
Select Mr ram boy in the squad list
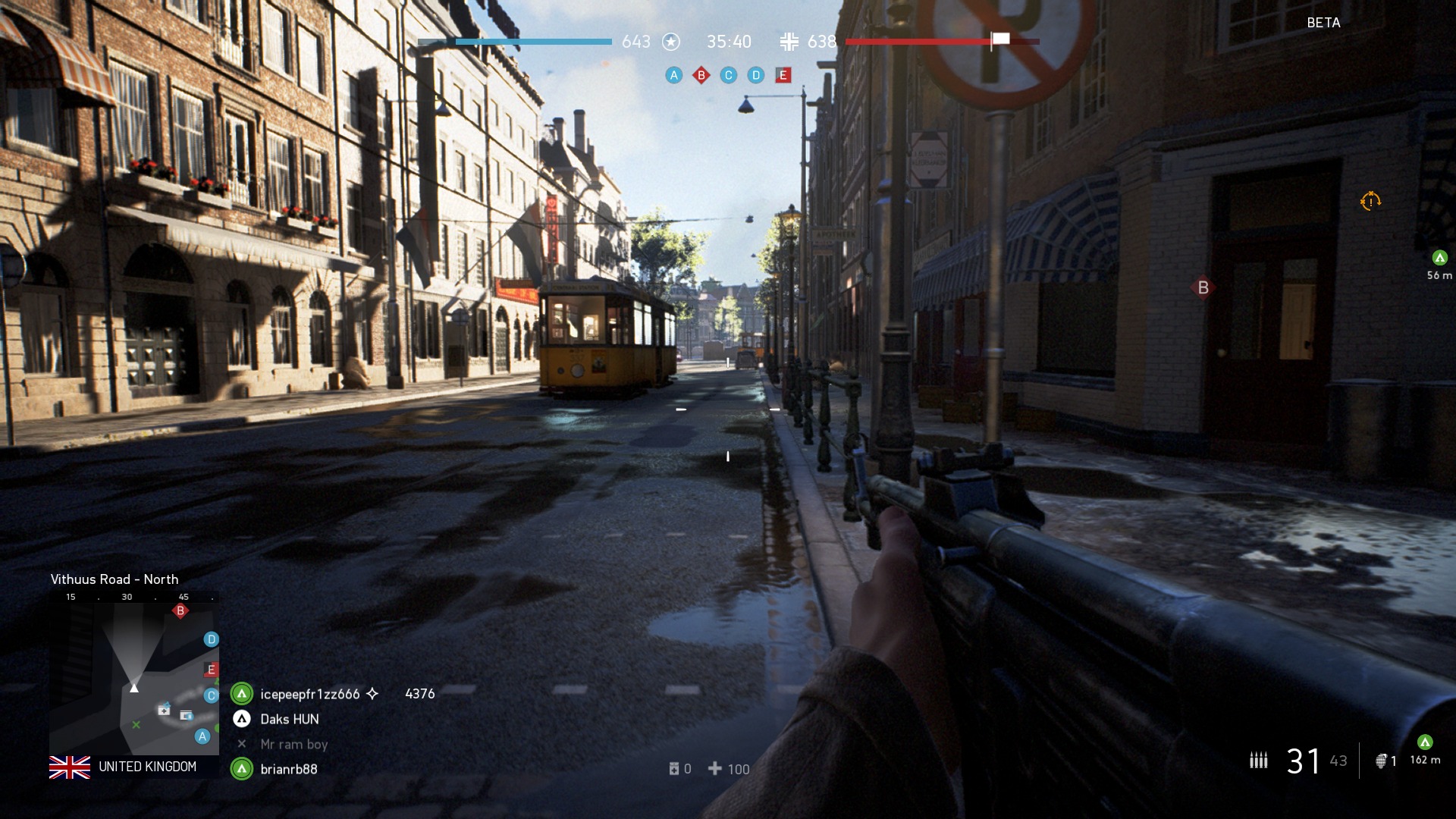coord(293,744)
